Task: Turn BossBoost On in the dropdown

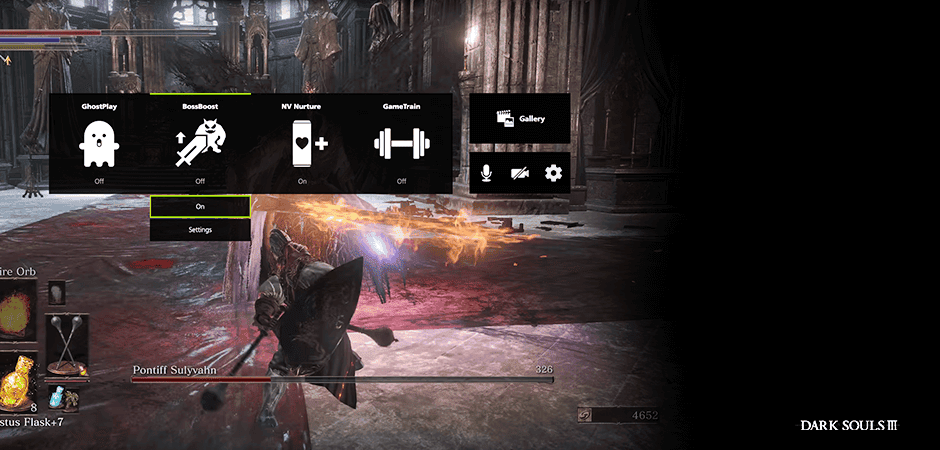Action: click(x=200, y=206)
